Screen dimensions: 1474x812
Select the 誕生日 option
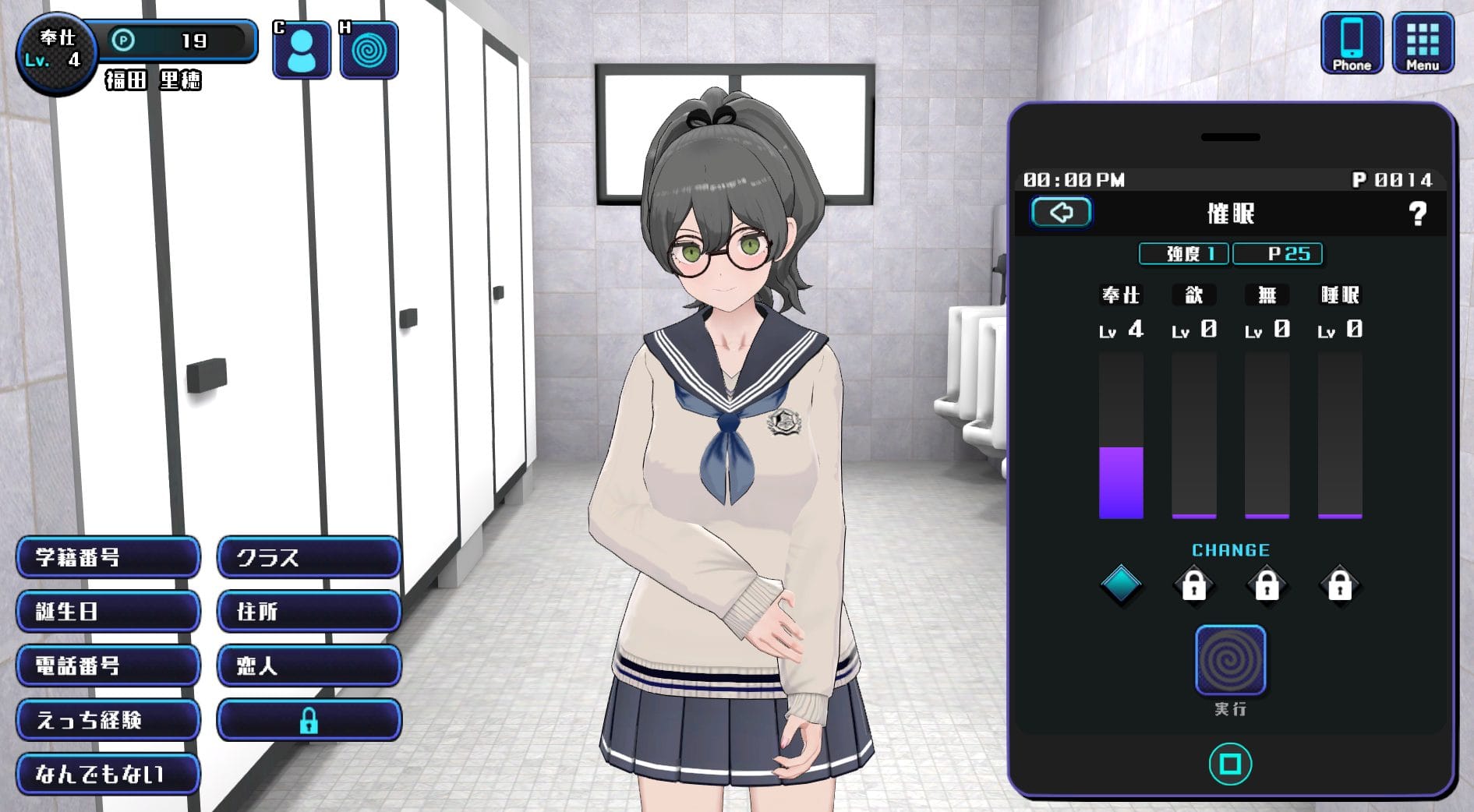108,612
